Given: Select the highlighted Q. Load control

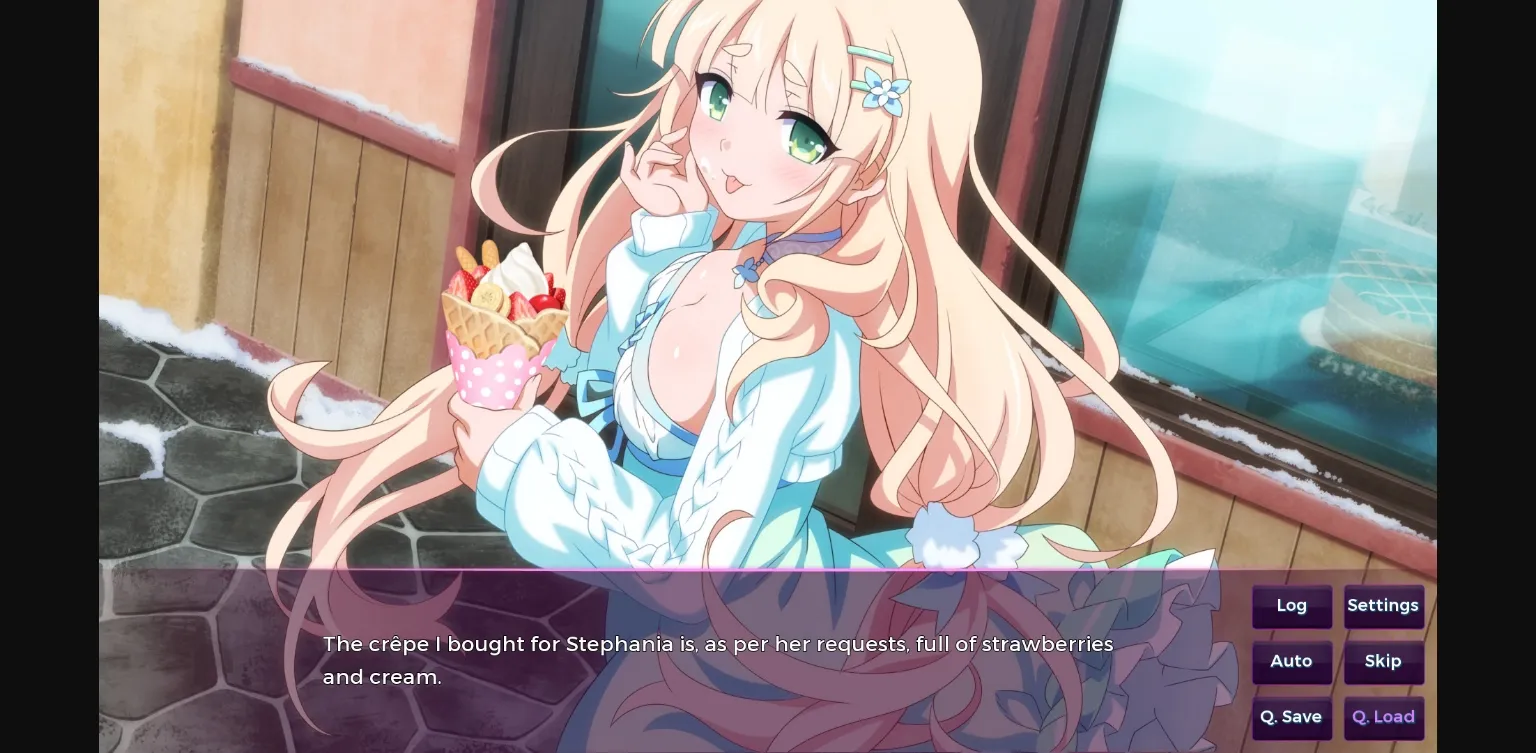Looking at the screenshot, I should coord(1384,717).
